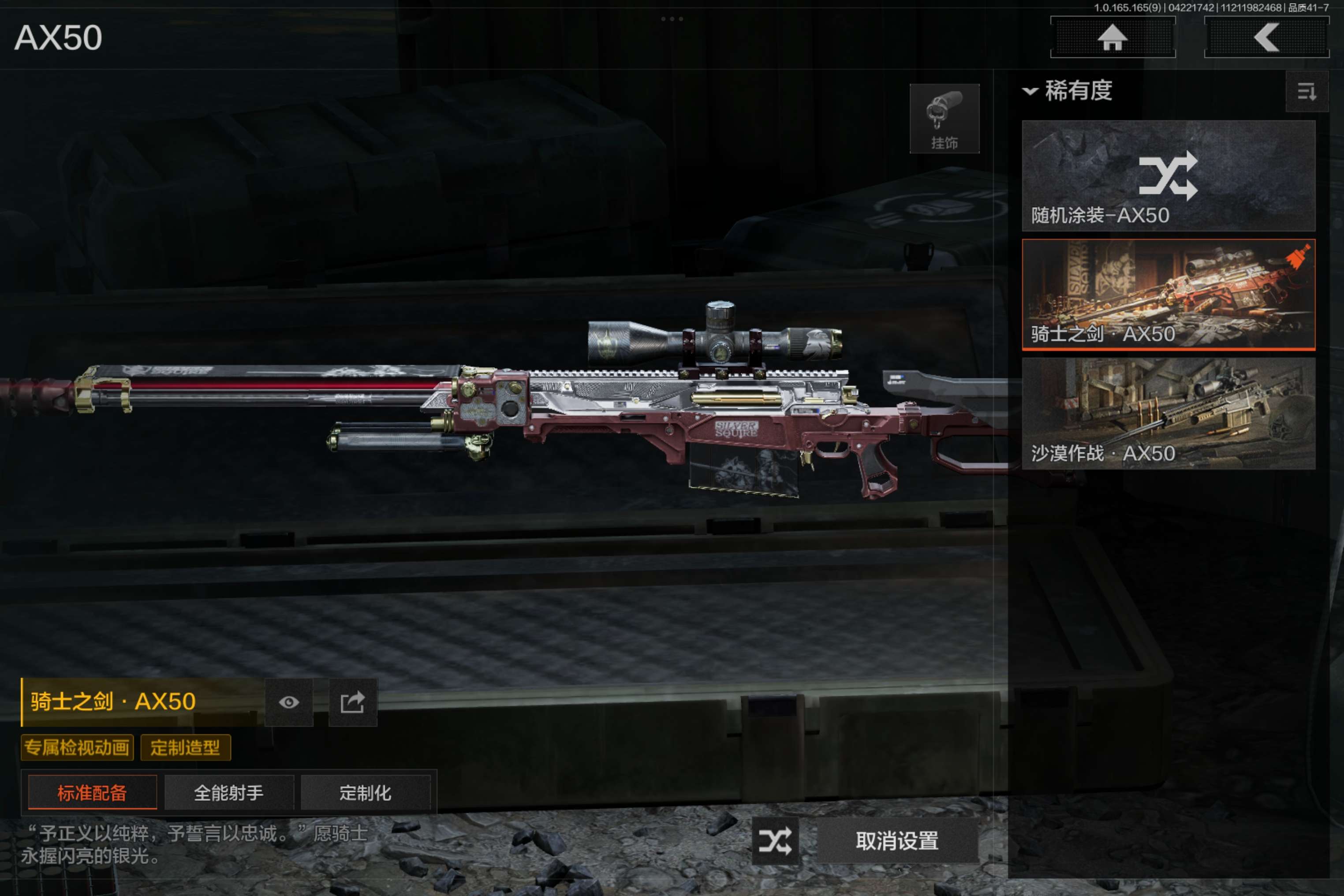Switch to the 标准配备 tab
Image resolution: width=1344 pixels, height=896 pixels.
tap(92, 792)
